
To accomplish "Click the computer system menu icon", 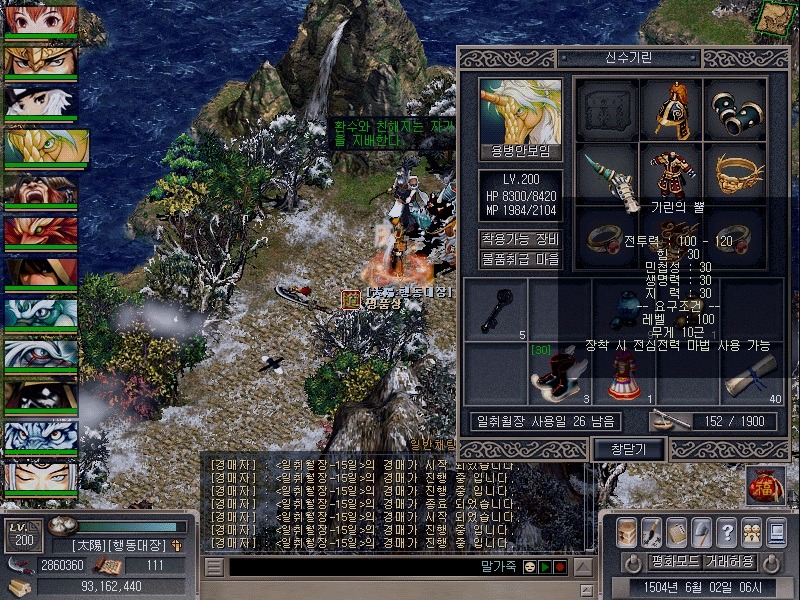I will pos(778,531).
